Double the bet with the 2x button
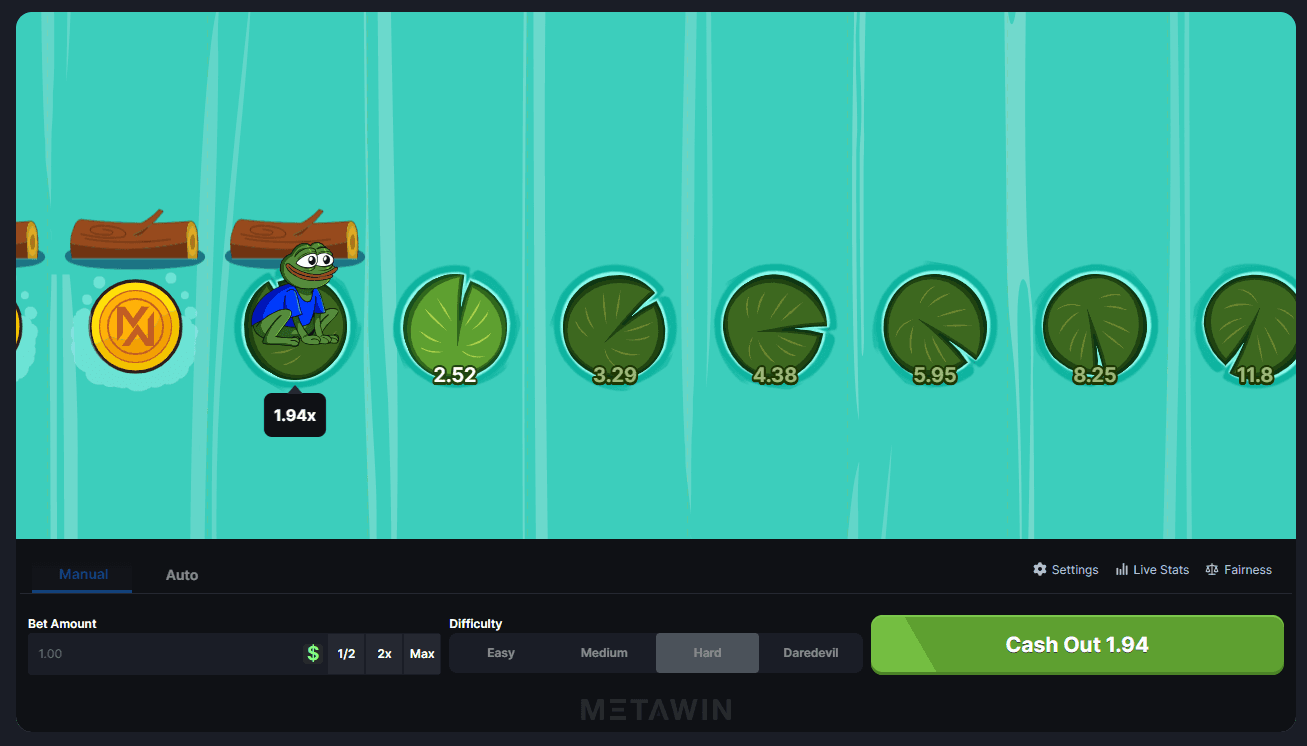 (x=384, y=654)
